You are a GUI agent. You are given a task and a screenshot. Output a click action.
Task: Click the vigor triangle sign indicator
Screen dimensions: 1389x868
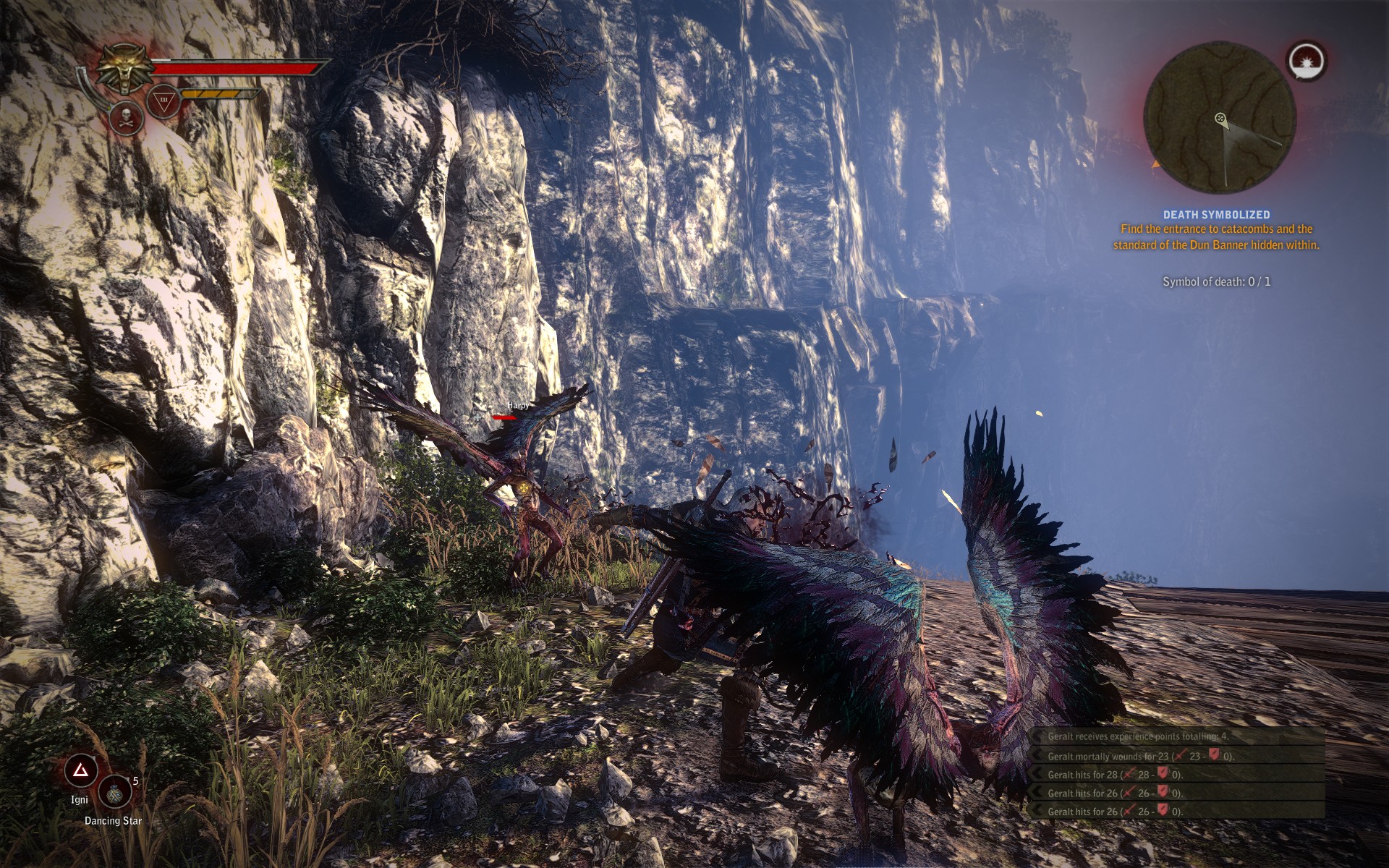[x=163, y=101]
